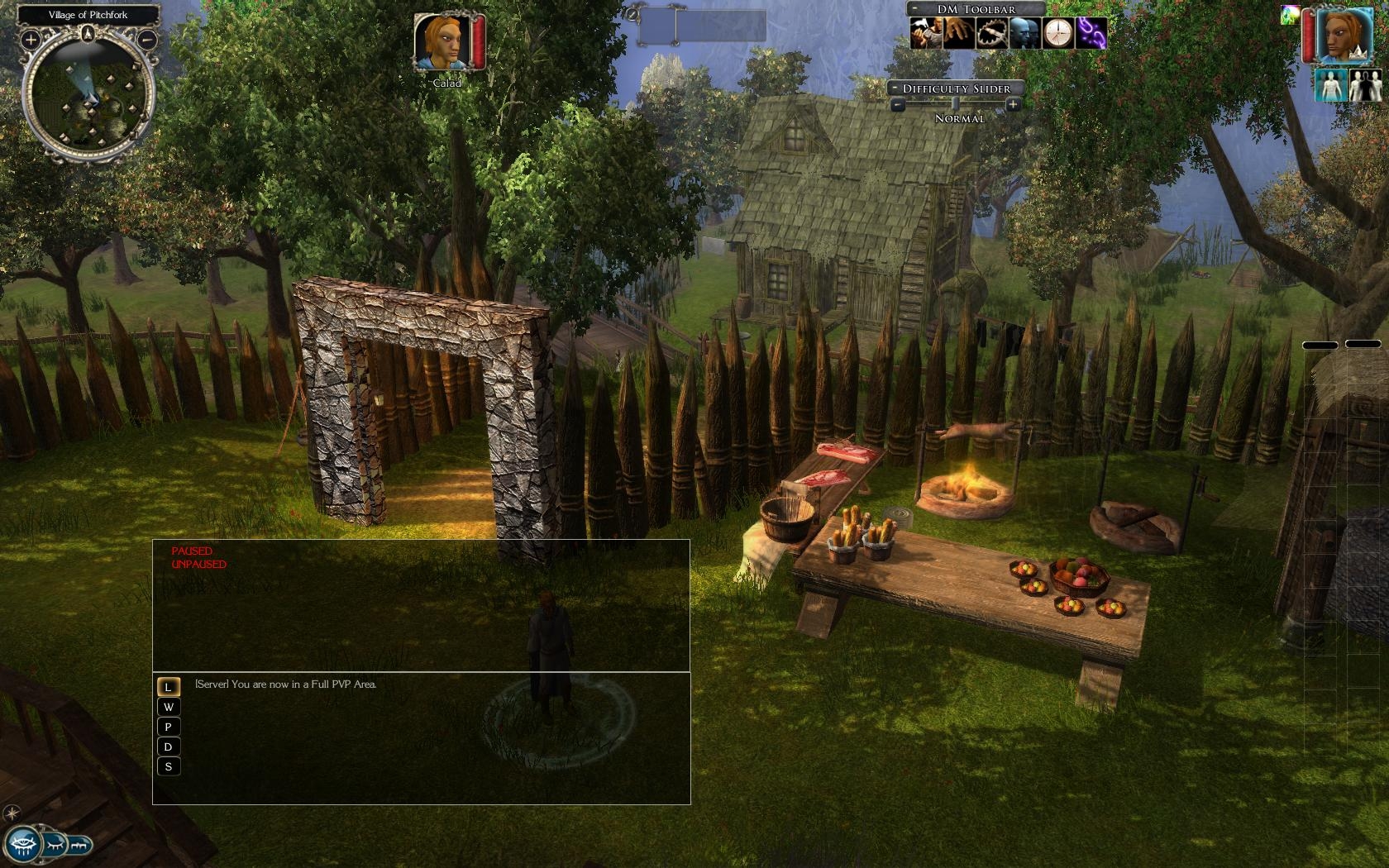Click the closed-eye rest button
This screenshot has height=868, width=1389.
[55, 845]
